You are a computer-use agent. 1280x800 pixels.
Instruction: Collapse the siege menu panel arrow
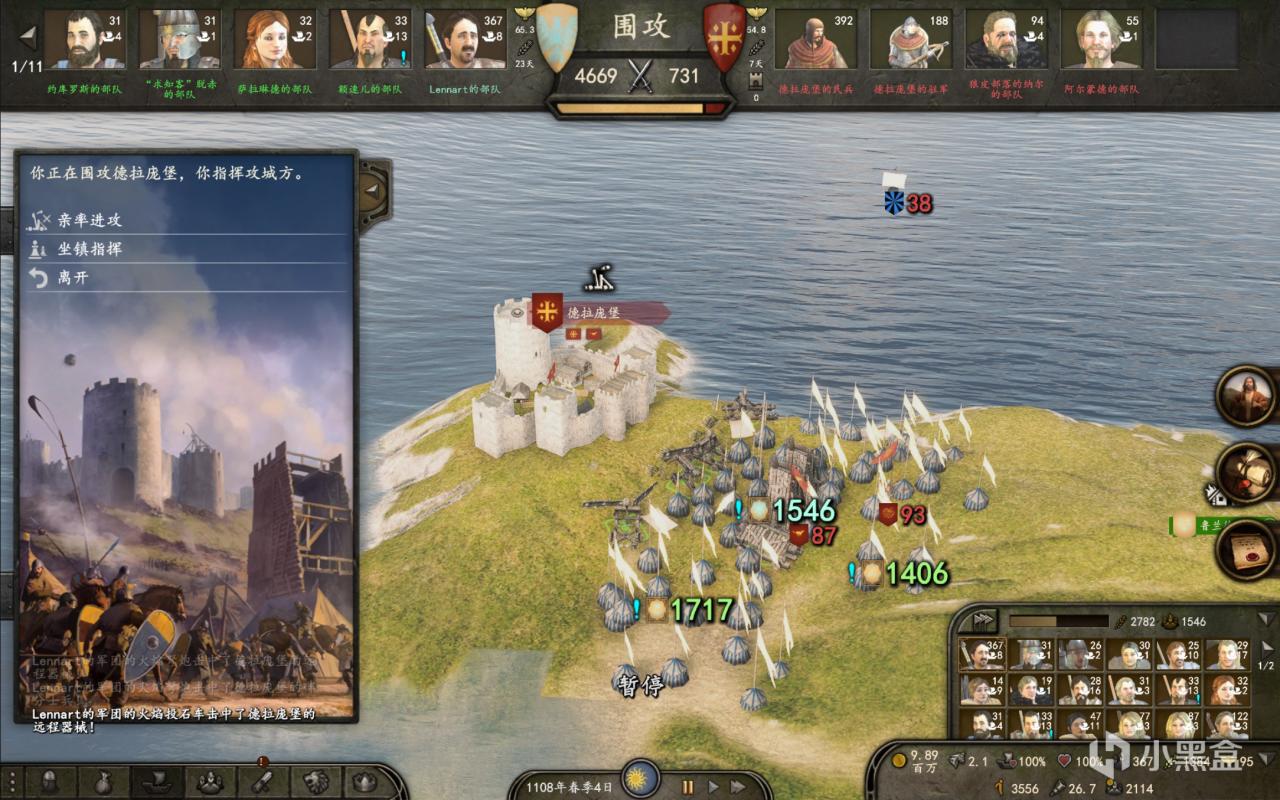coord(371,188)
